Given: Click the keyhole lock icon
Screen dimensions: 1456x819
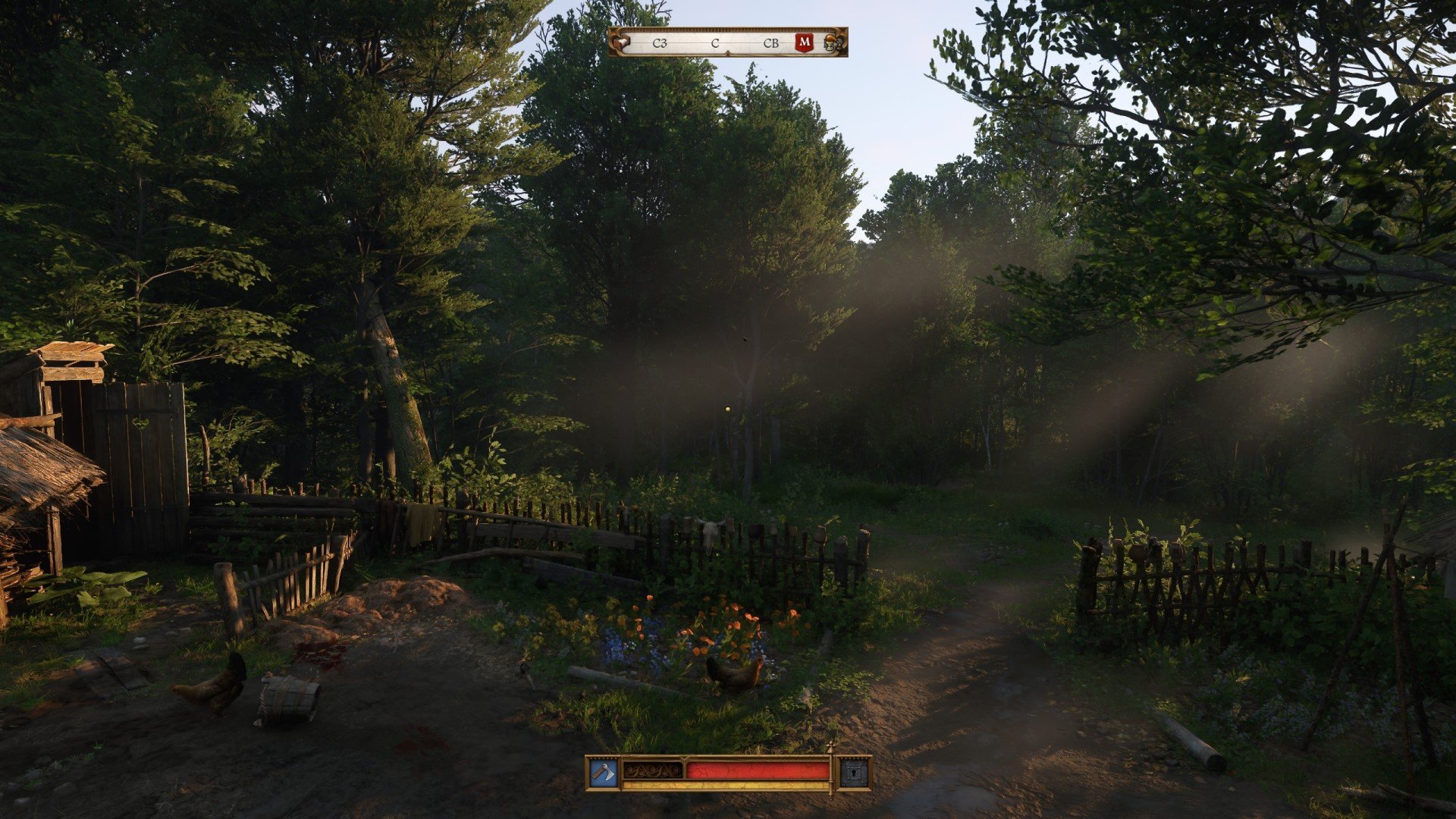Looking at the screenshot, I should 855,773.
